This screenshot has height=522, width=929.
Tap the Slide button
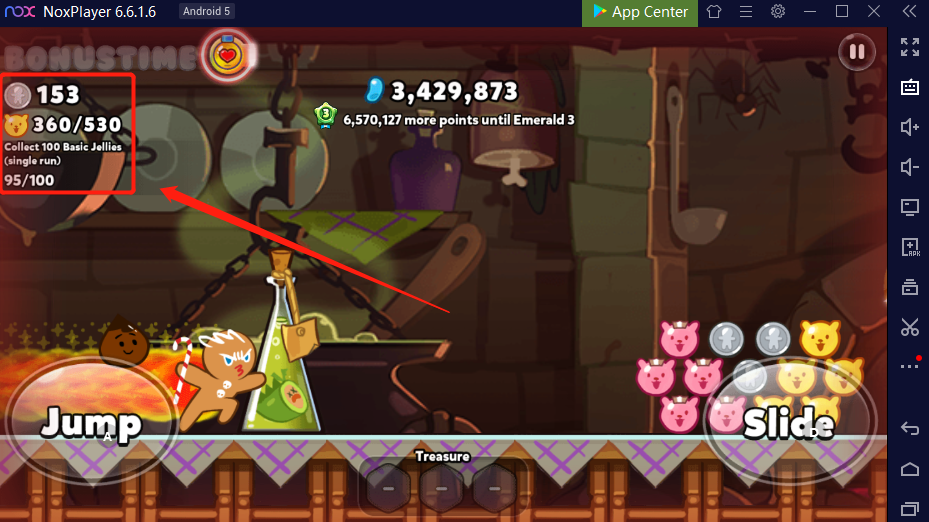(788, 423)
